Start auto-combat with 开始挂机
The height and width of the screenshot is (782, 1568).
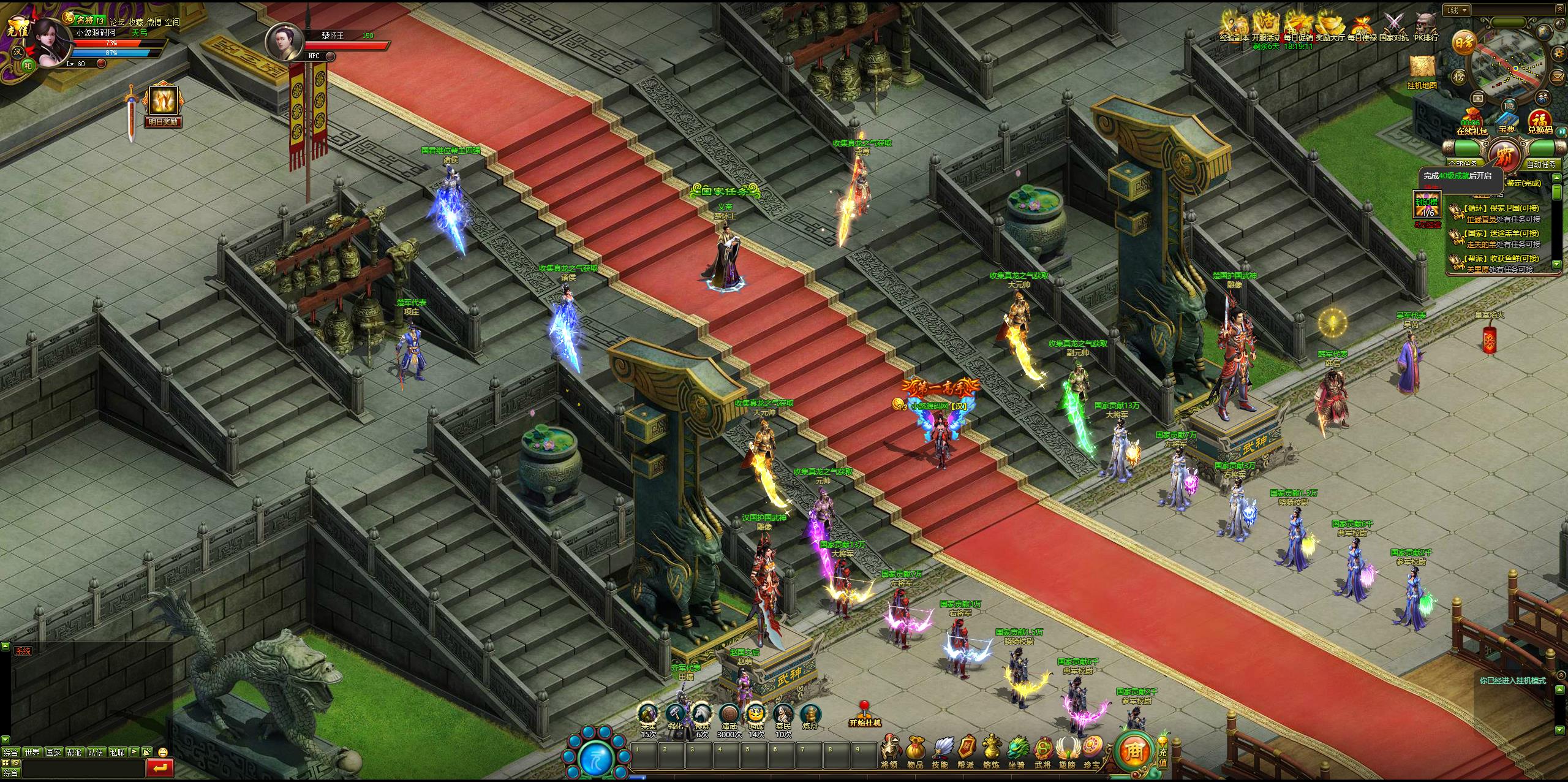point(864,716)
